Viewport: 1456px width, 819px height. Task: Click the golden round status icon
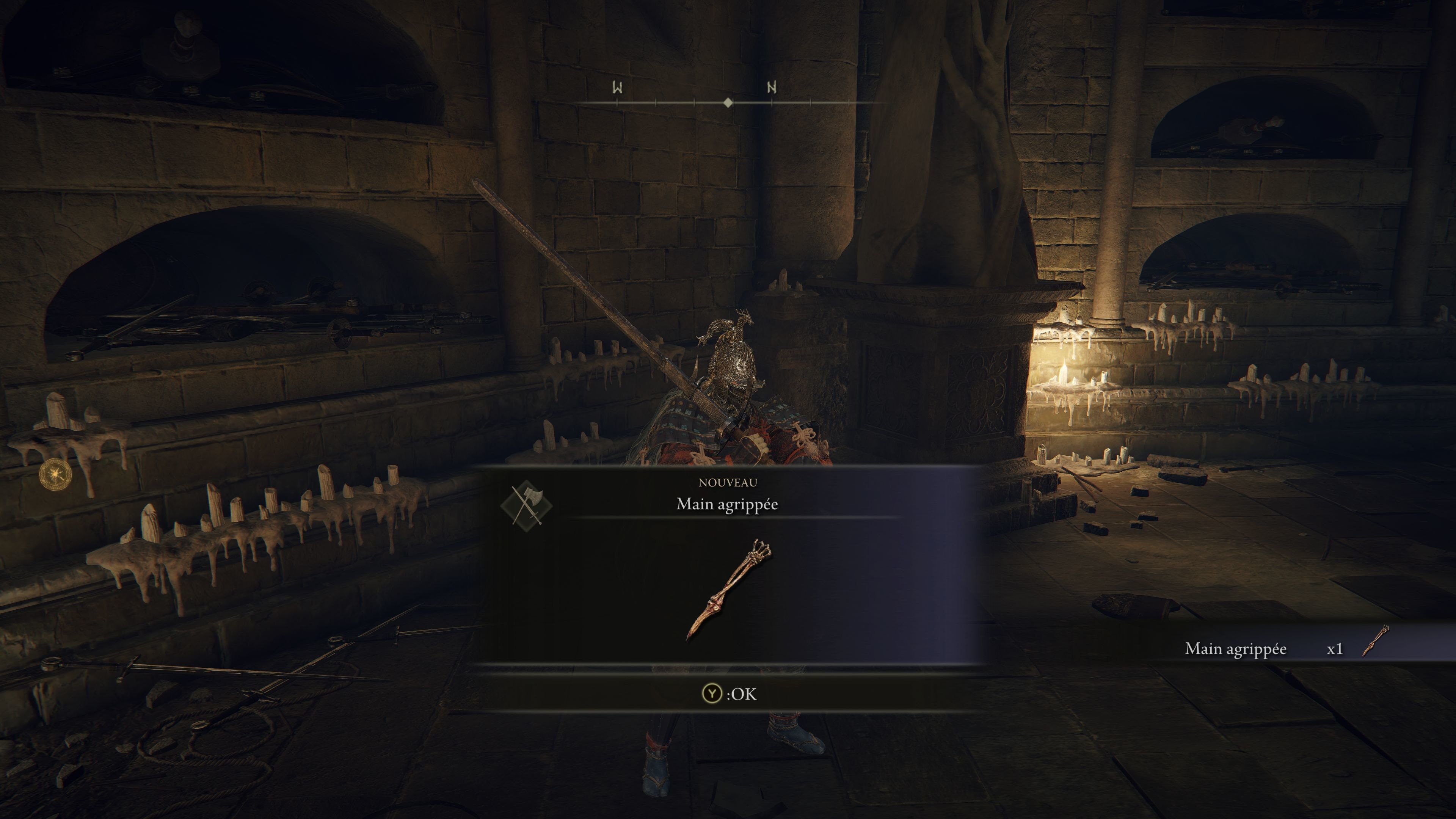pos(55,475)
